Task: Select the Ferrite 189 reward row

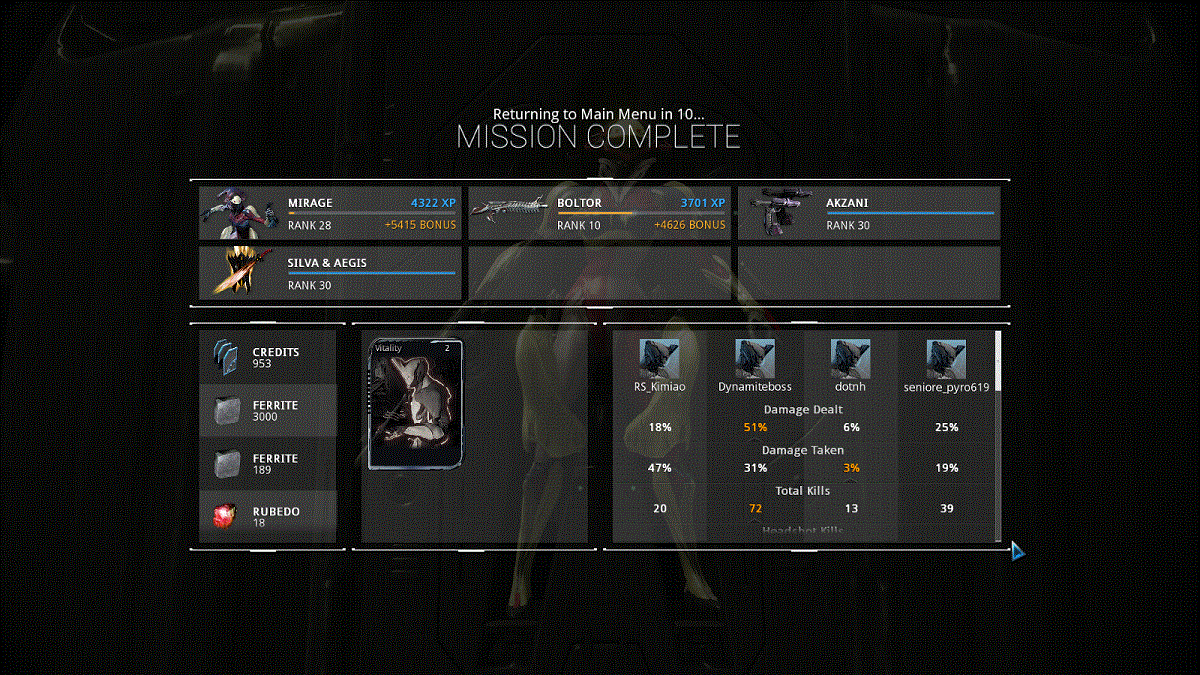Action: [267, 464]
